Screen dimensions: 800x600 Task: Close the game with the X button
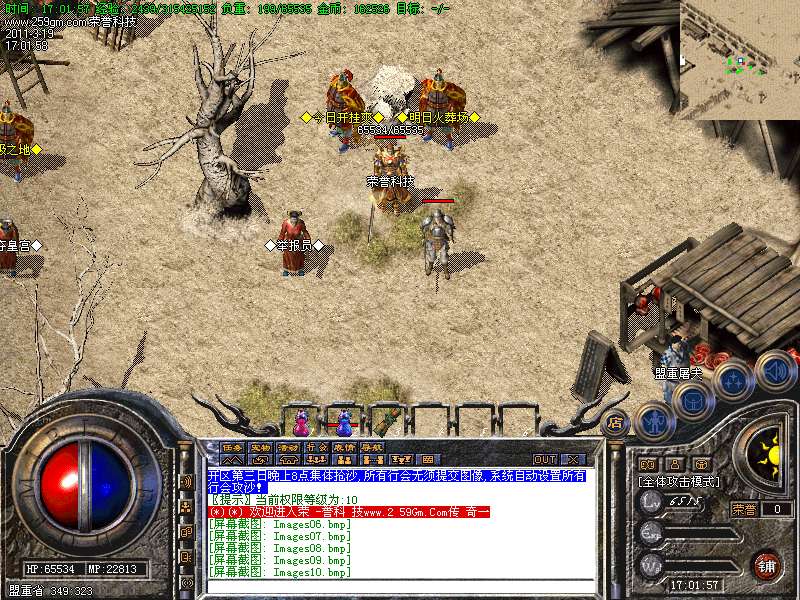pos(572,459)
